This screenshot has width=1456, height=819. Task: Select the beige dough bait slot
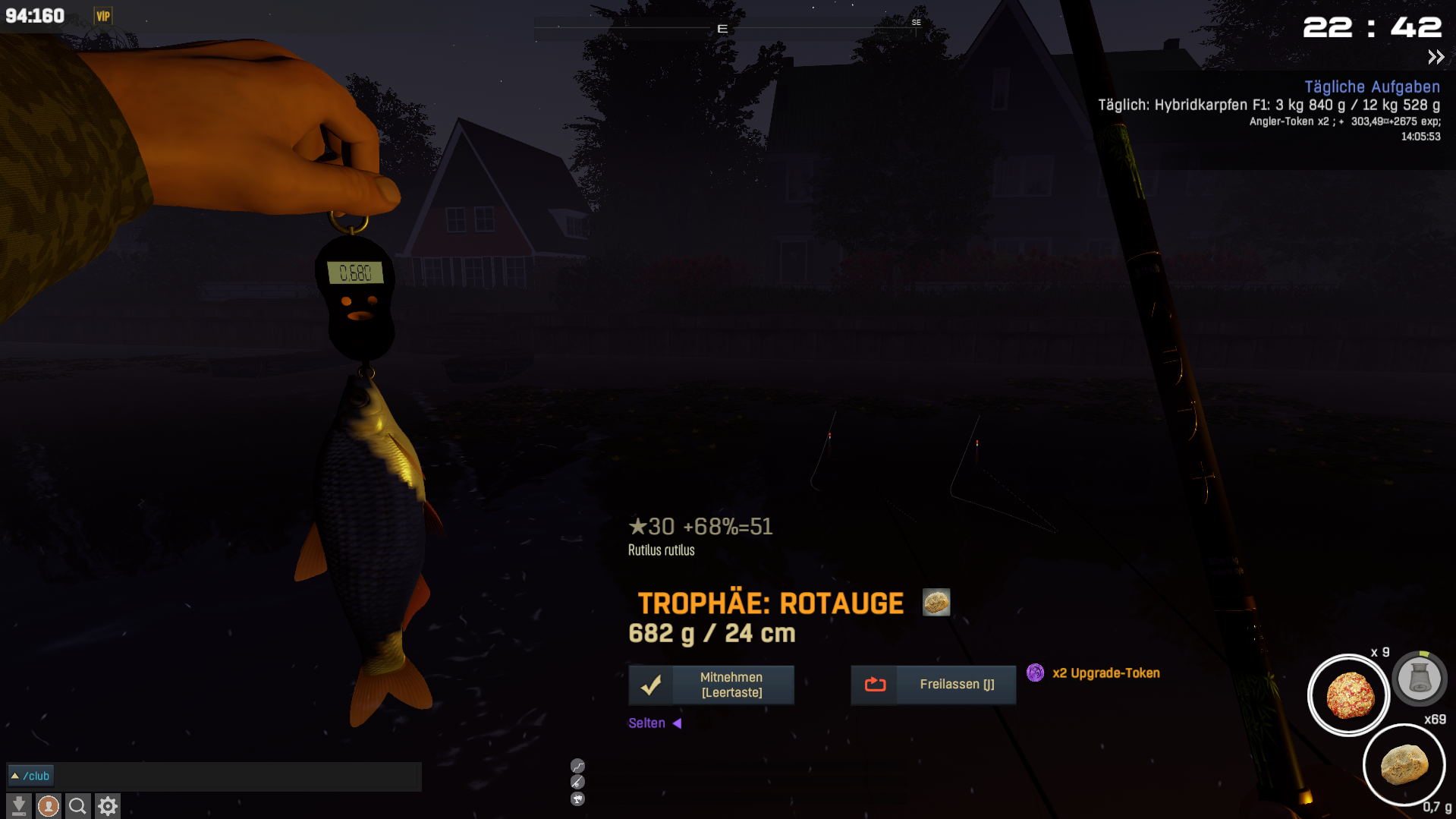(1404, 764)
